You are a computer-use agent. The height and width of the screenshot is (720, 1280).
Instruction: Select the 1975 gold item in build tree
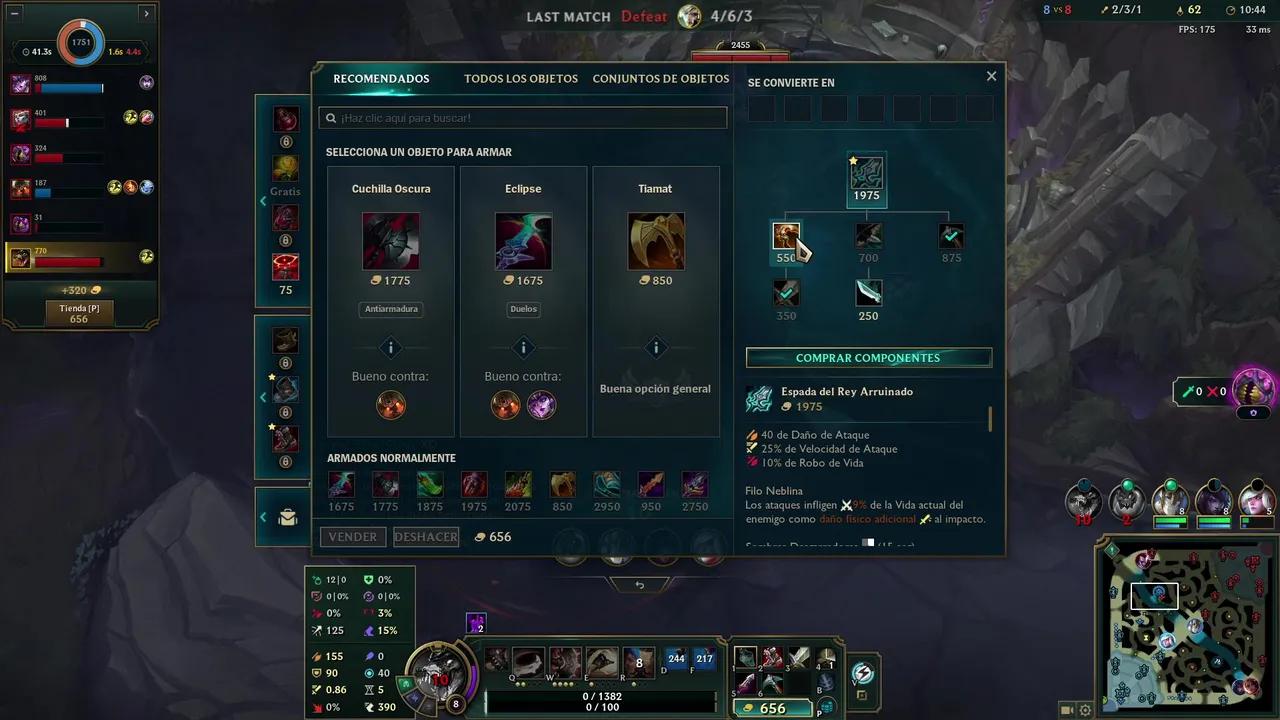coord(866,174)
